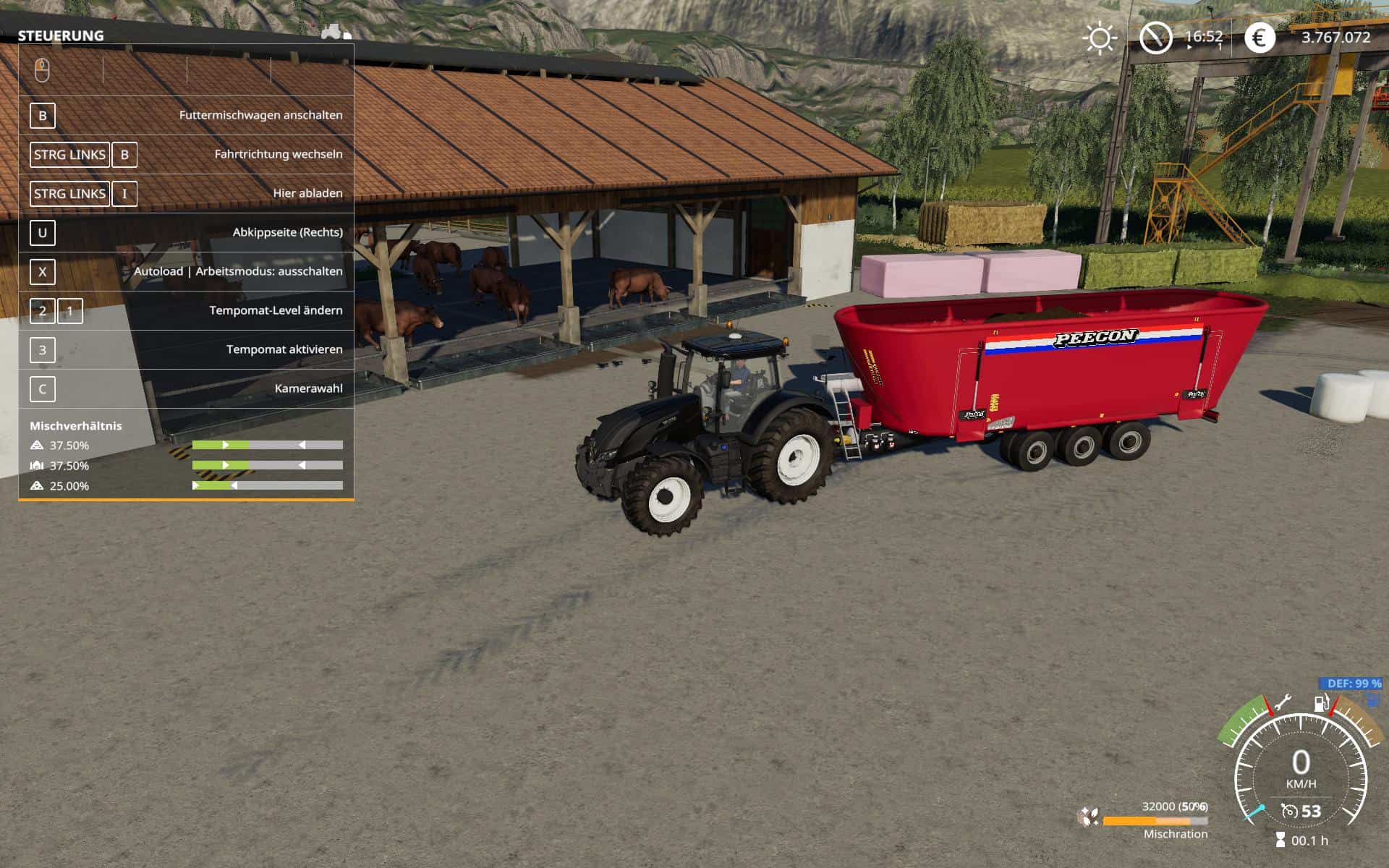Select the wrench damage icon
This screenshot has width=1389, height=868.
[1283, 702]
